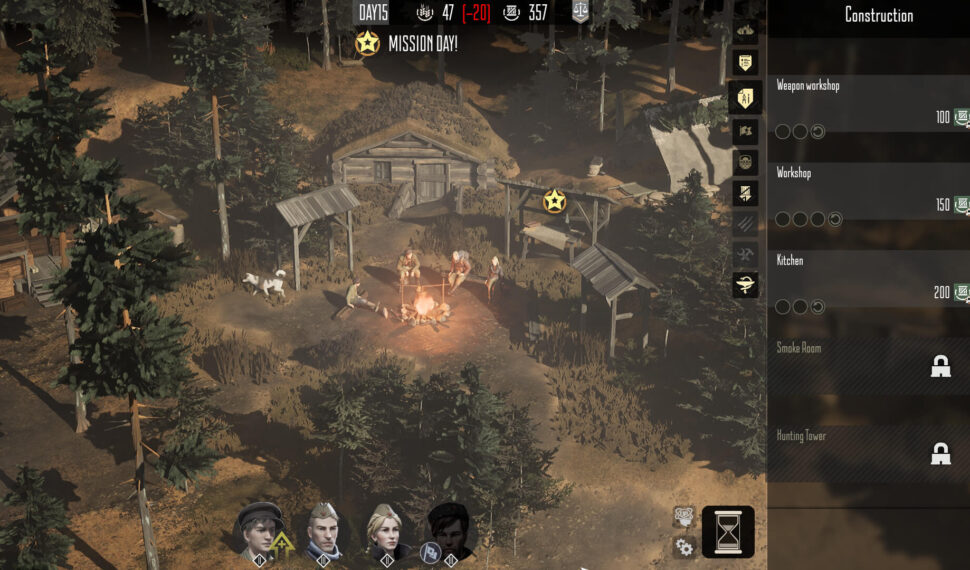The image size is (970, 570).
Task: Click the mission star marker over camp
Action: tap(554, 201)
